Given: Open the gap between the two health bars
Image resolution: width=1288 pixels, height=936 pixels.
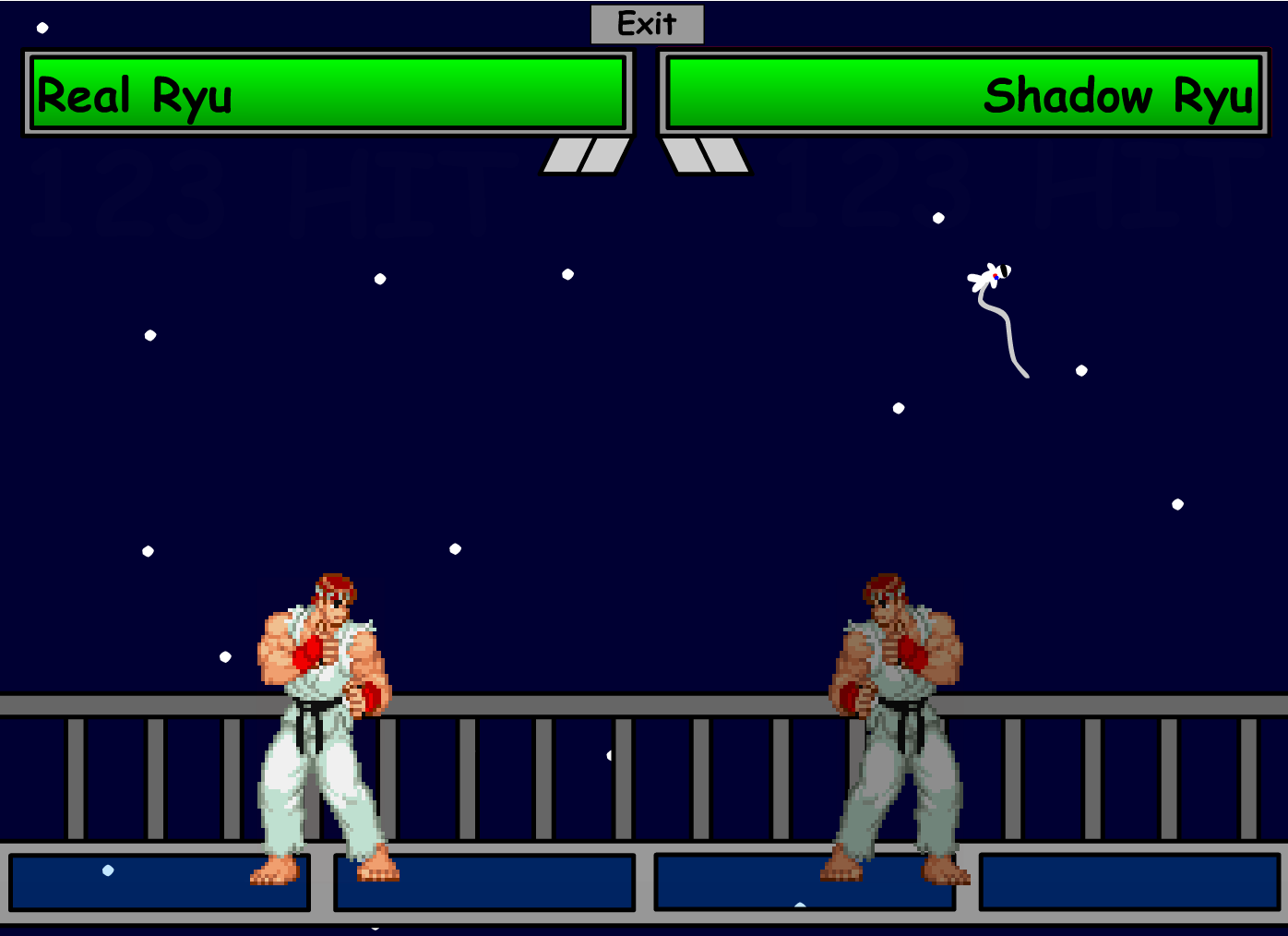Looking at the screenshot, I should click(646, 92).
